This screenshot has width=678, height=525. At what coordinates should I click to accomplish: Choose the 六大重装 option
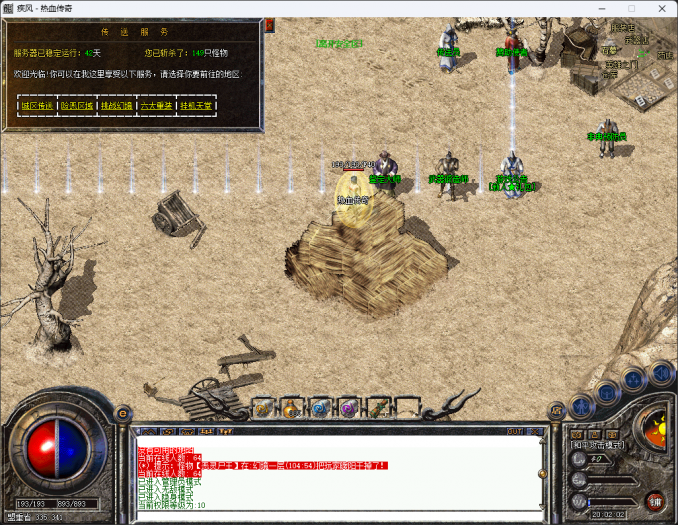[x=156, y=104]
